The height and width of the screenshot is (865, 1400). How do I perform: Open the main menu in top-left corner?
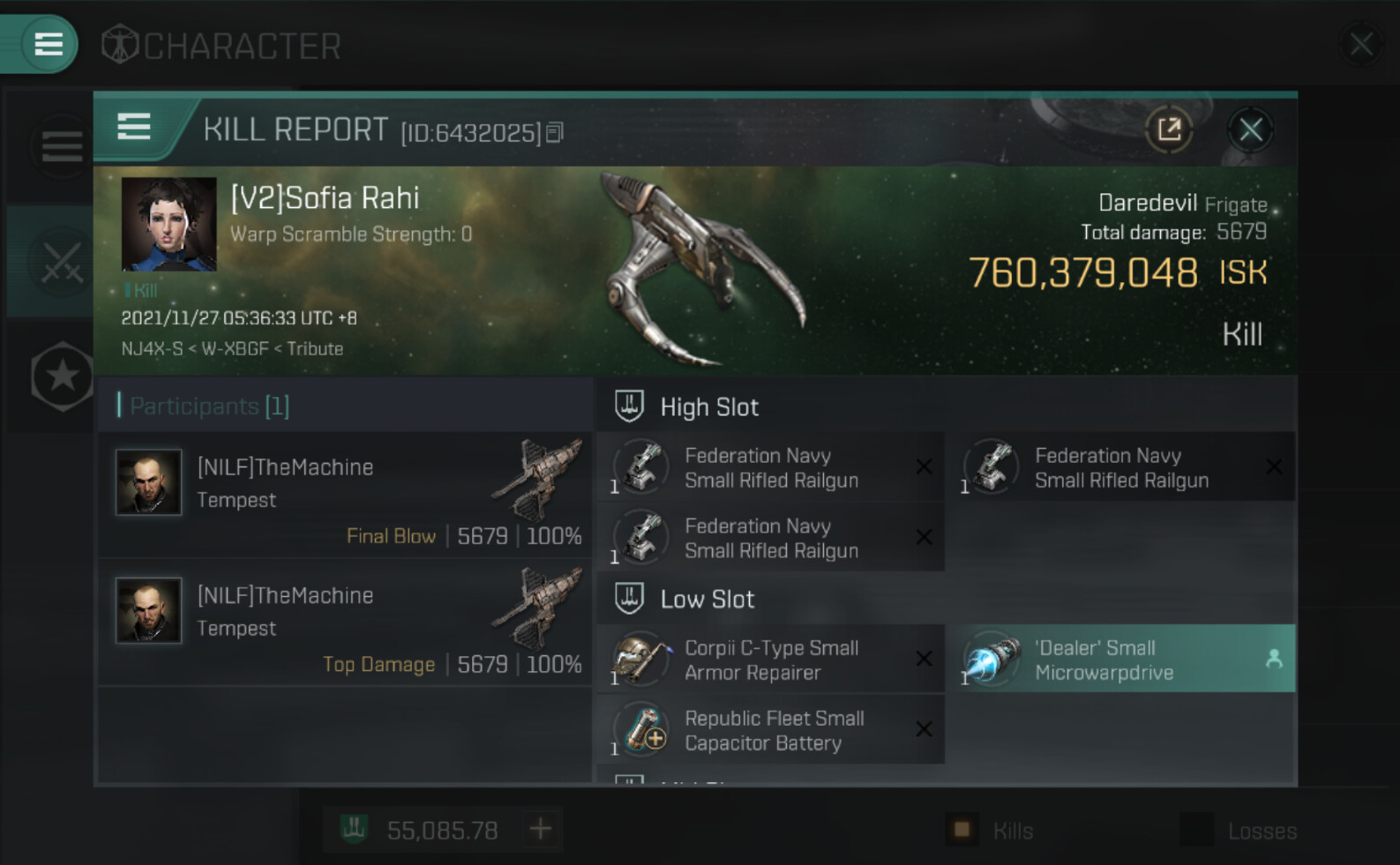pyautogui.click(x=48, y=44)
